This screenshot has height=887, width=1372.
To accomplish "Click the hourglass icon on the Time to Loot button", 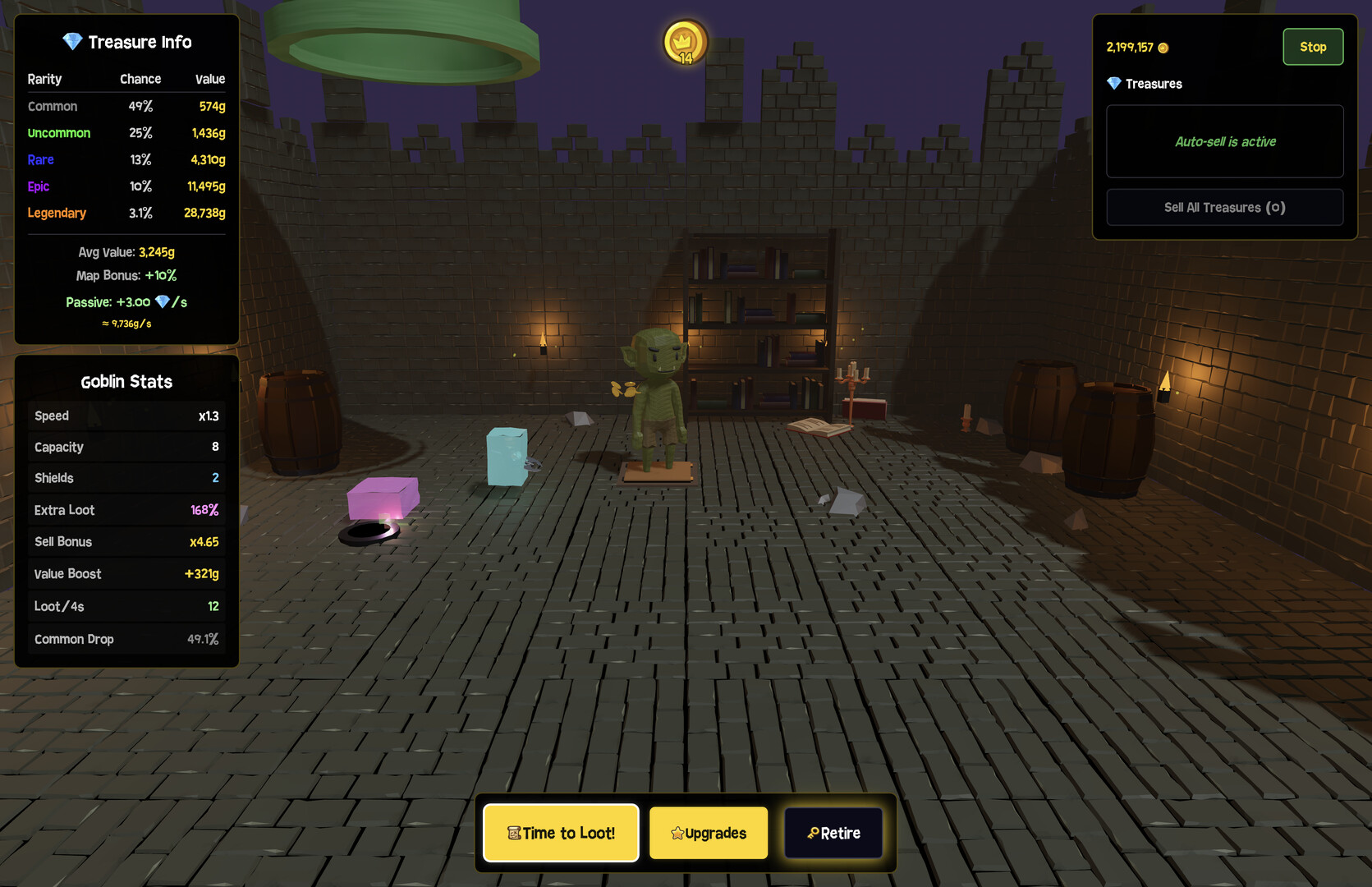I will click(516, 833).
